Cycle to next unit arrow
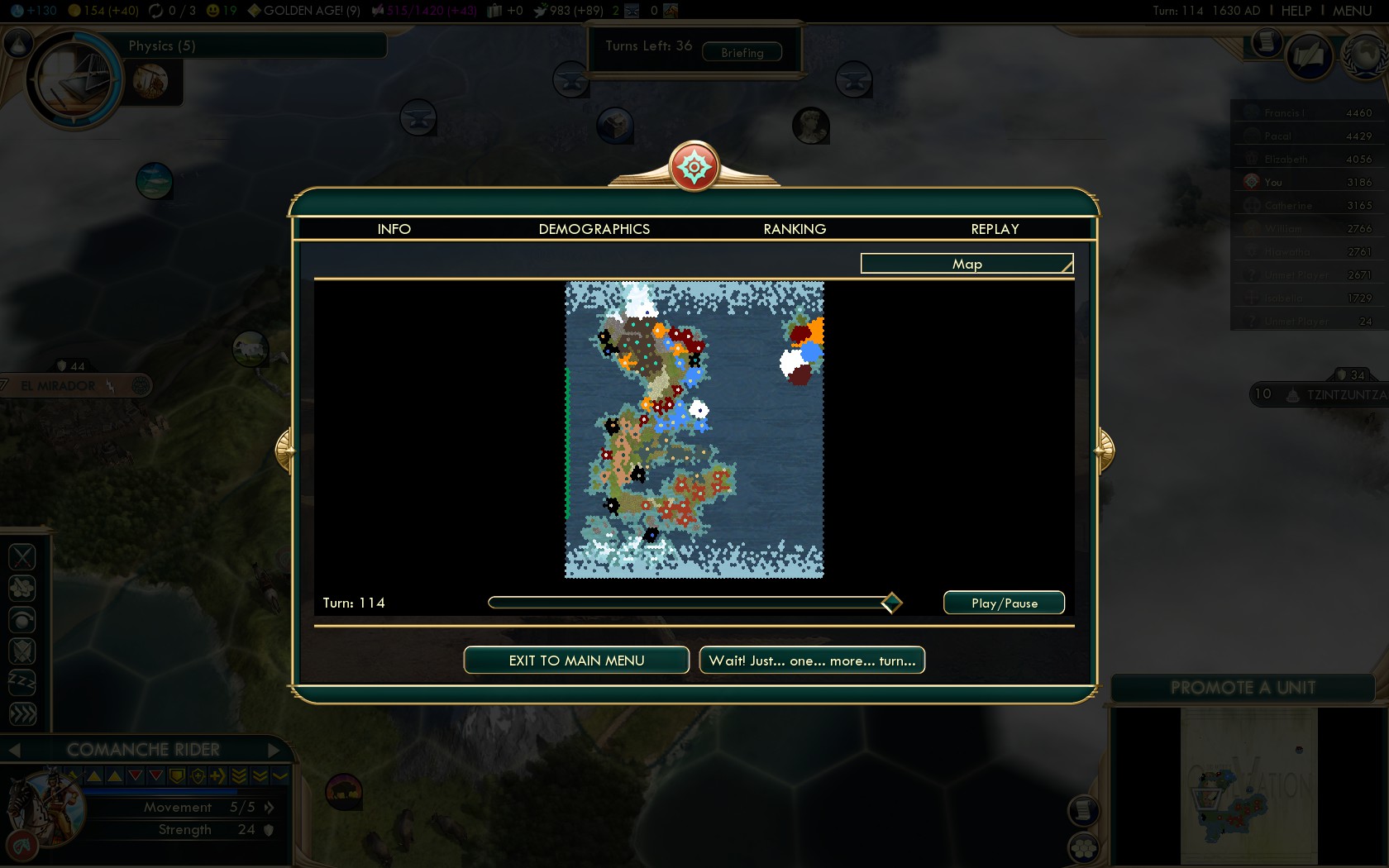Screen dimensions: 1389x868 pyautogui.click(x=274, y=750)
